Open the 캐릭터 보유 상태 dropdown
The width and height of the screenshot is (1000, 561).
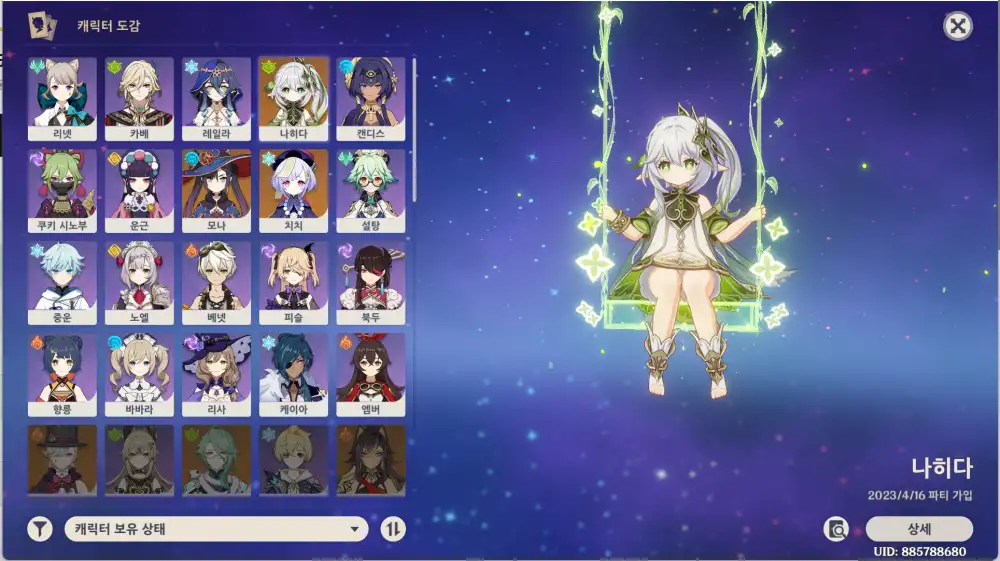(216, 529)
